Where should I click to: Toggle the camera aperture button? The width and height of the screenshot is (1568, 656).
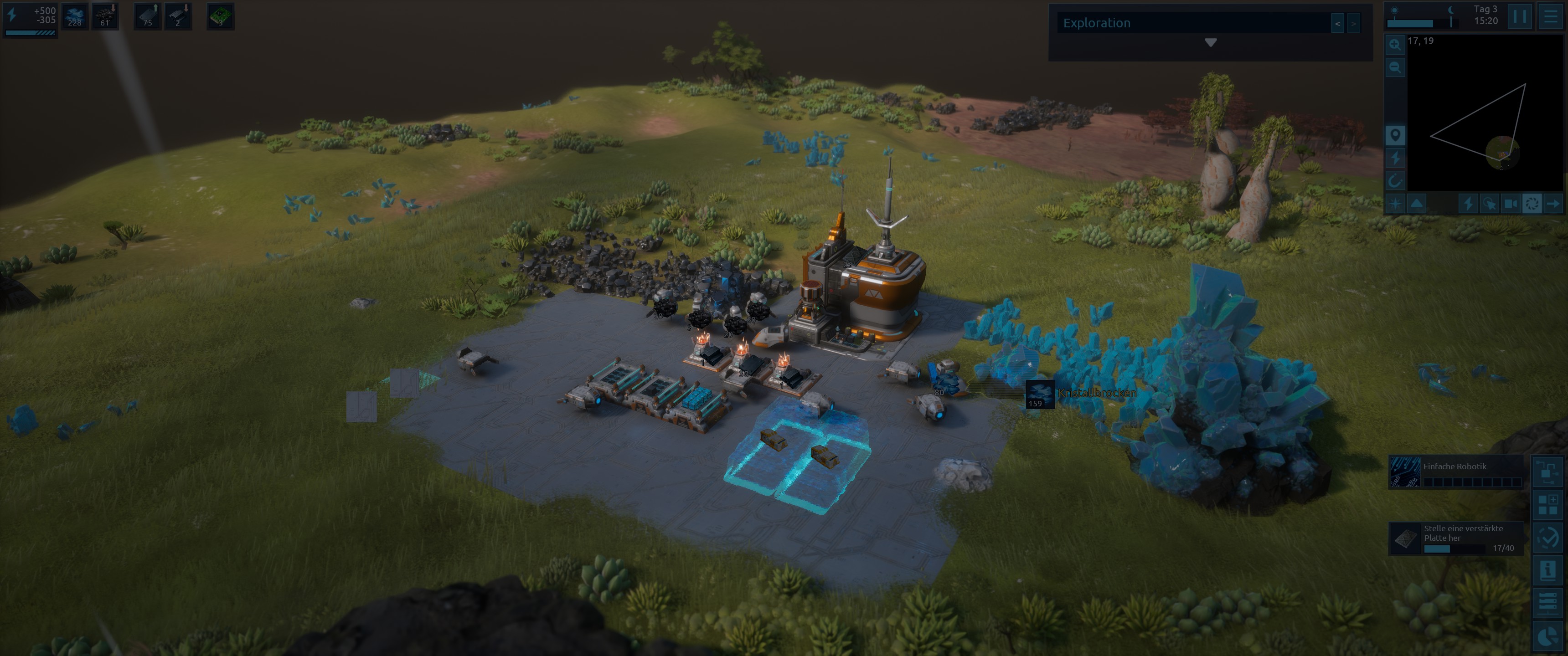(1532, 203)
